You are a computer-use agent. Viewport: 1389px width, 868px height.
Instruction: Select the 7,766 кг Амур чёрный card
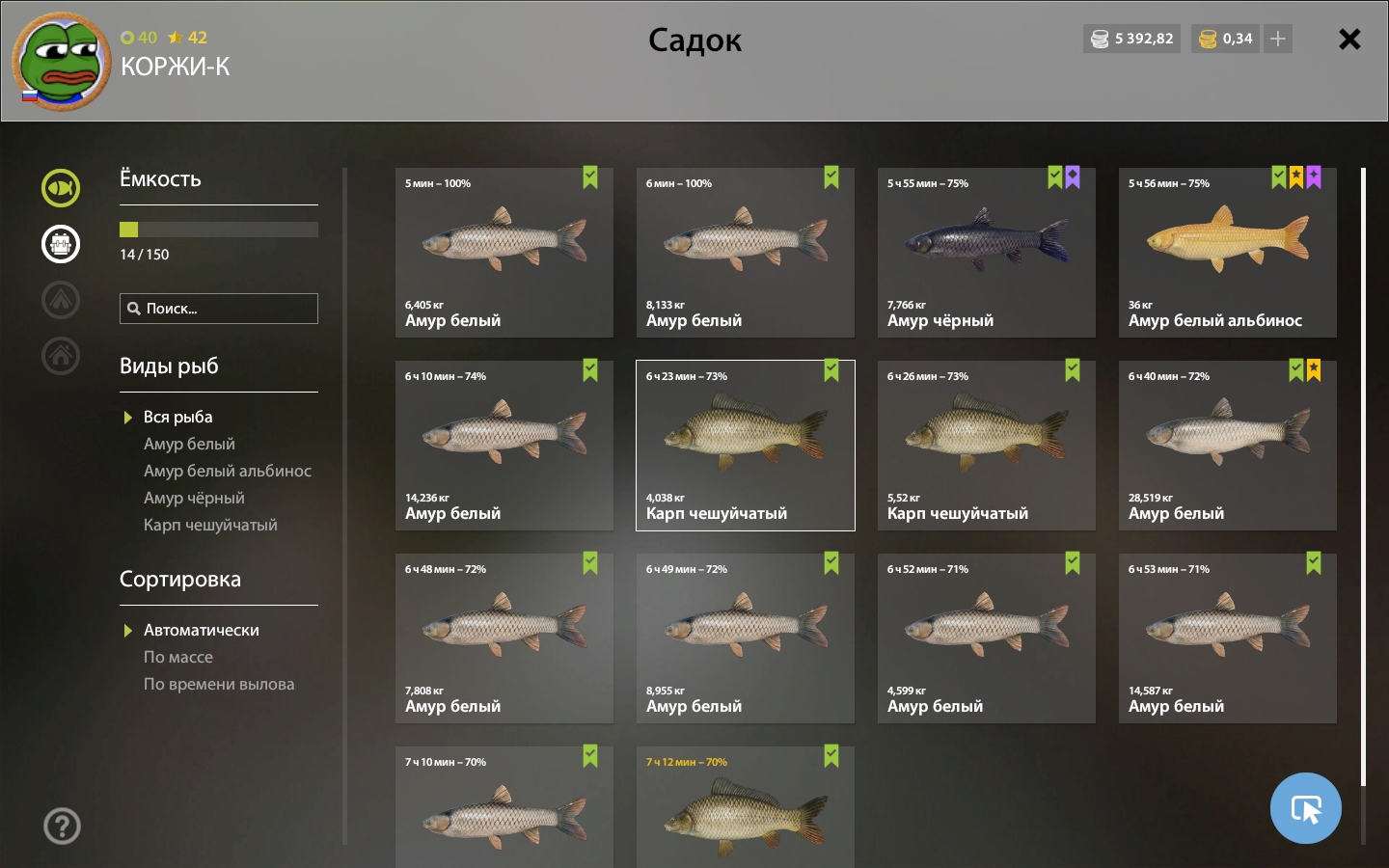[x=986, y=253]
